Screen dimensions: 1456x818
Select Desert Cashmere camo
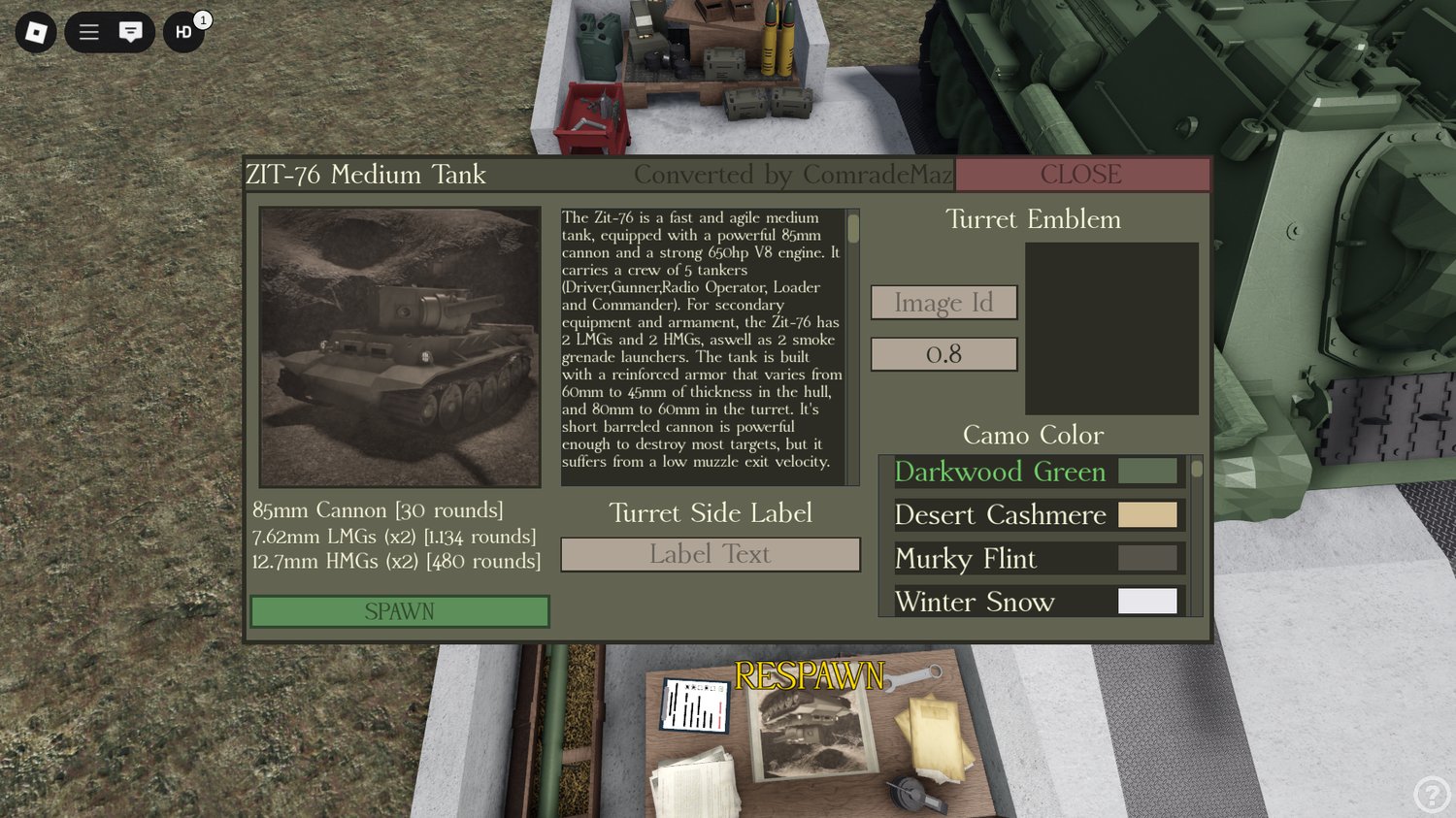1001,515
